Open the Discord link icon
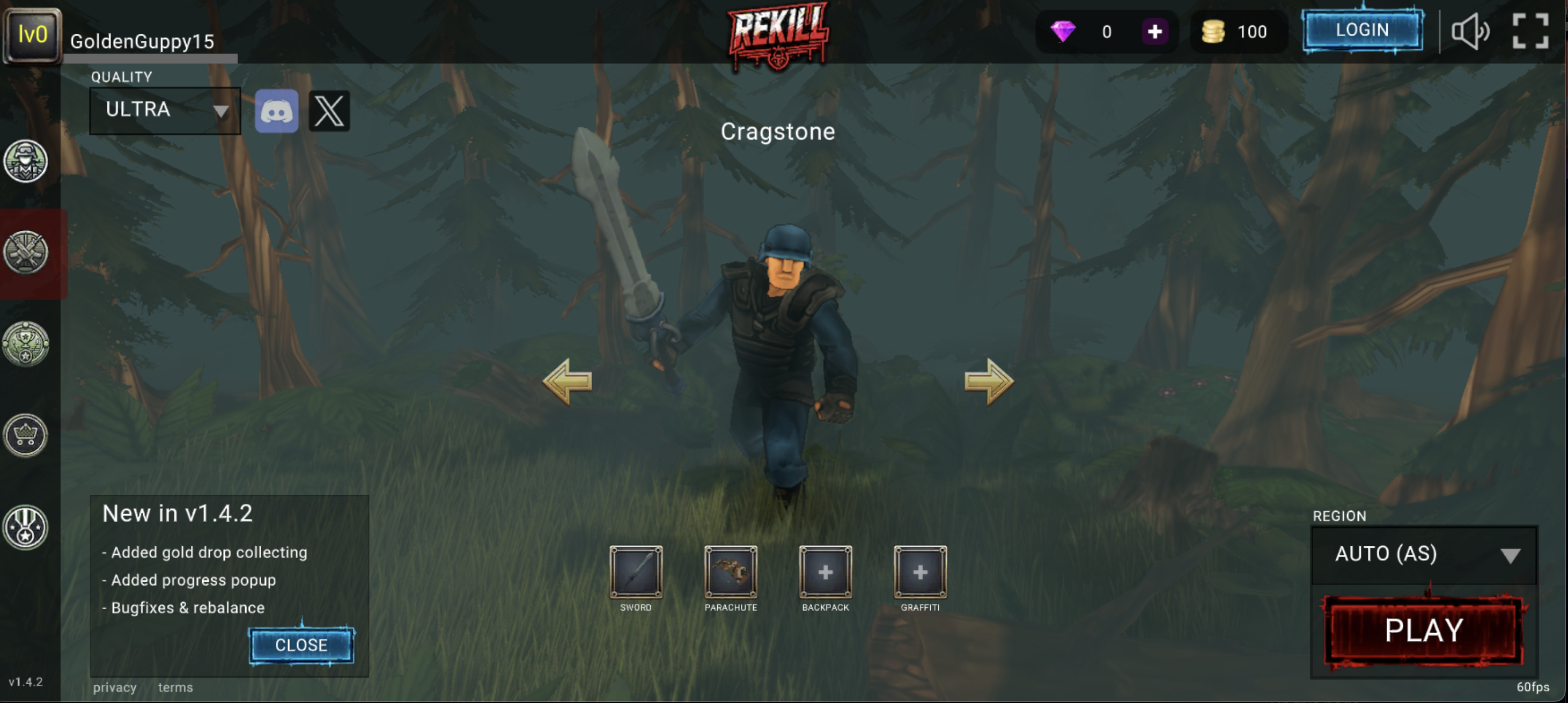Screen dimensions: 1568x703 [276, 112]
